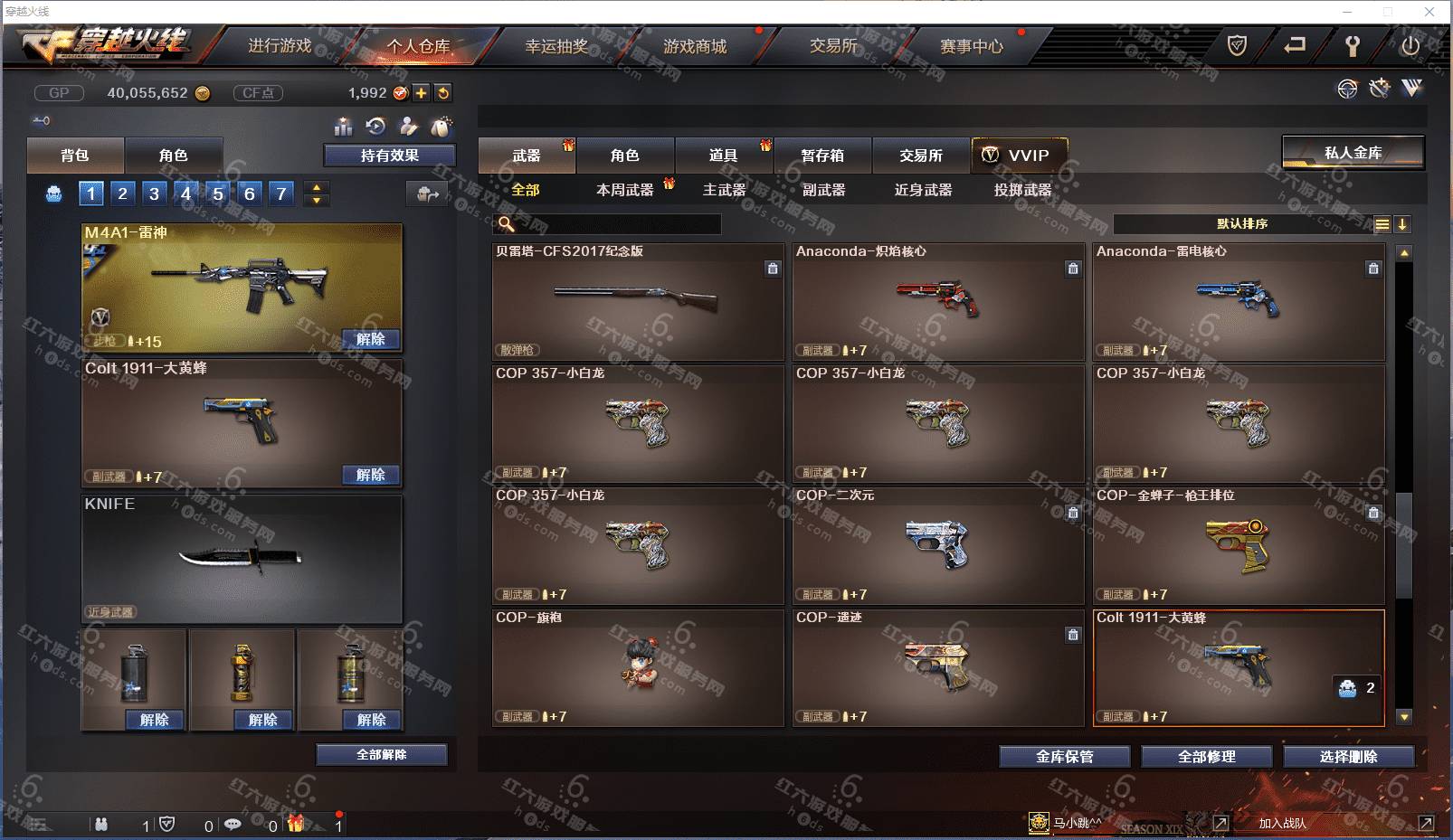
Task: Open the 游戏商城 game shop menu
Action: click(x=694, y=46)
